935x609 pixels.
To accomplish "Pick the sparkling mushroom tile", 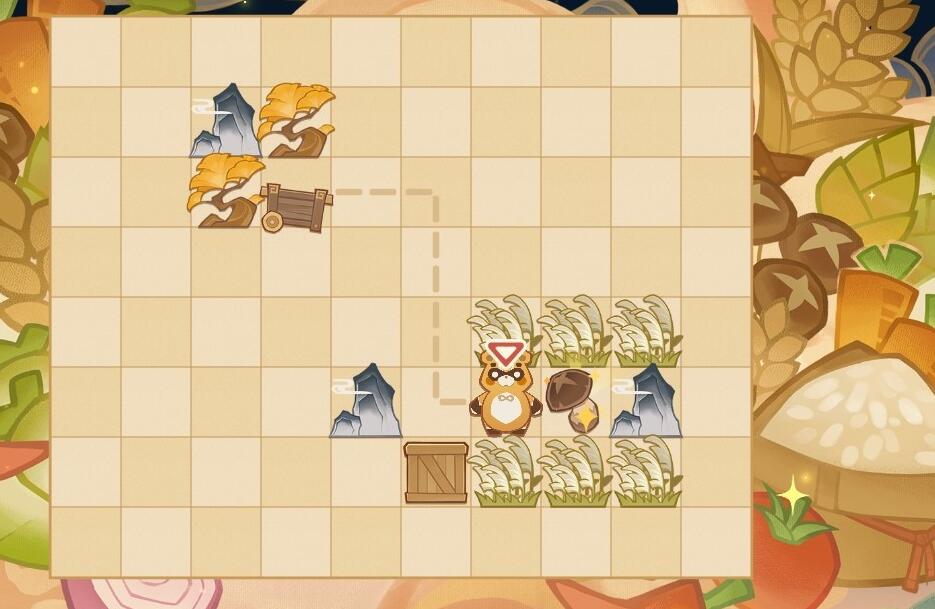I will [575, 400].
